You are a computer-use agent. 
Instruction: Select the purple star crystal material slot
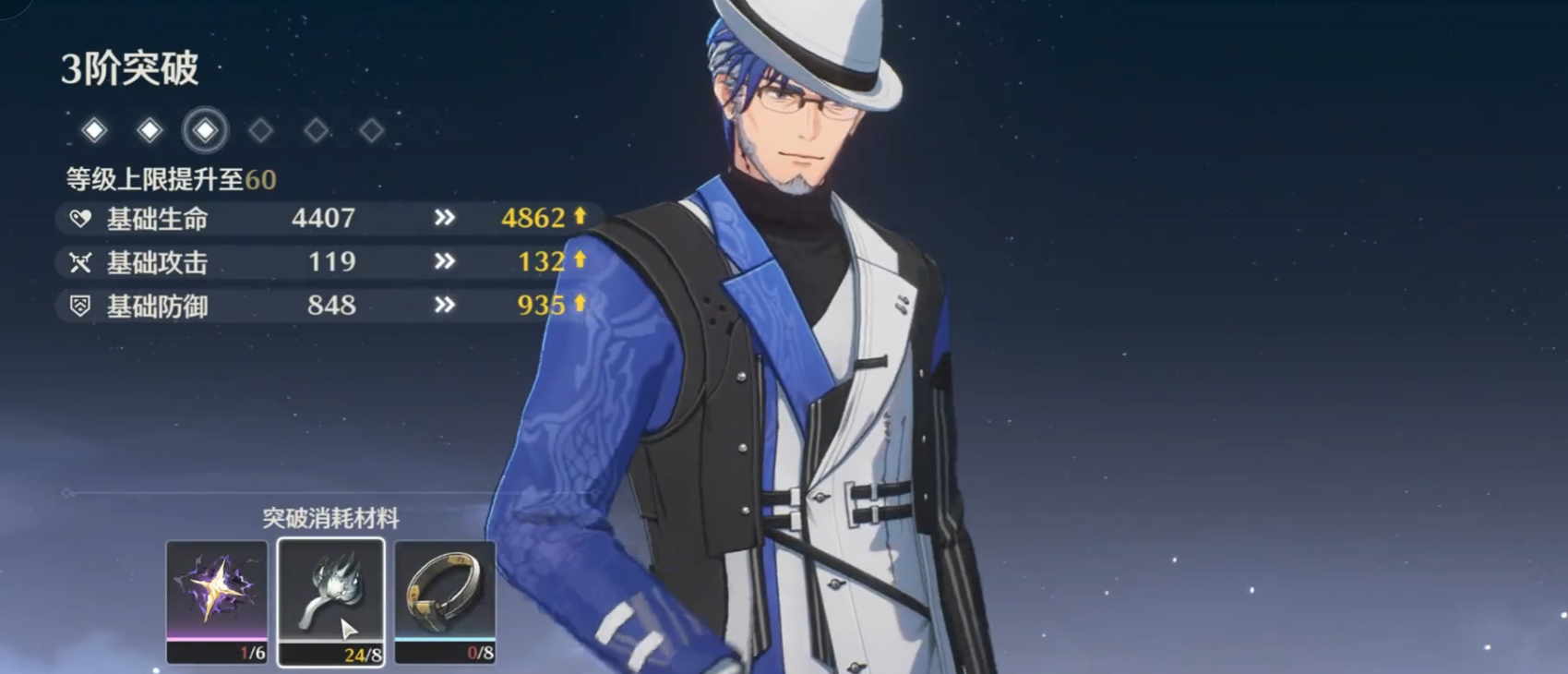click(217, 600)
